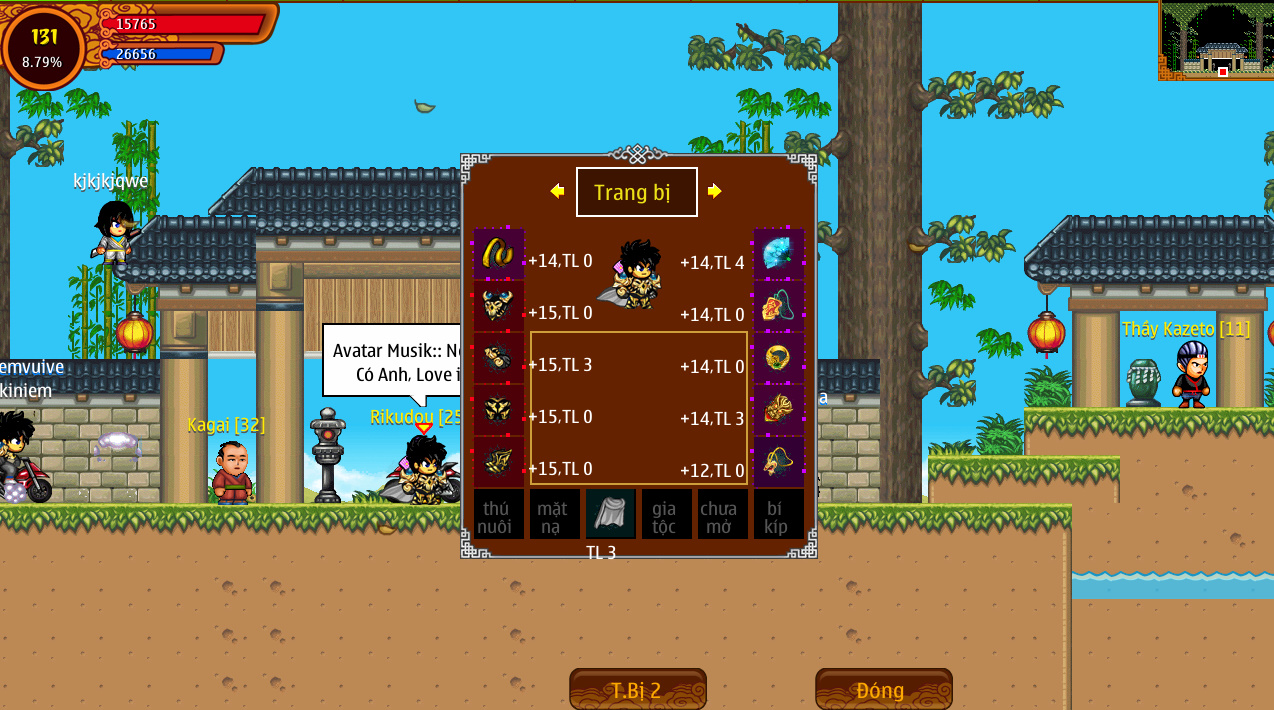Click the T.Bị 2 button
Image resolution: width=1274 pixels, height=710 pixels.
(x=637, y=690)
